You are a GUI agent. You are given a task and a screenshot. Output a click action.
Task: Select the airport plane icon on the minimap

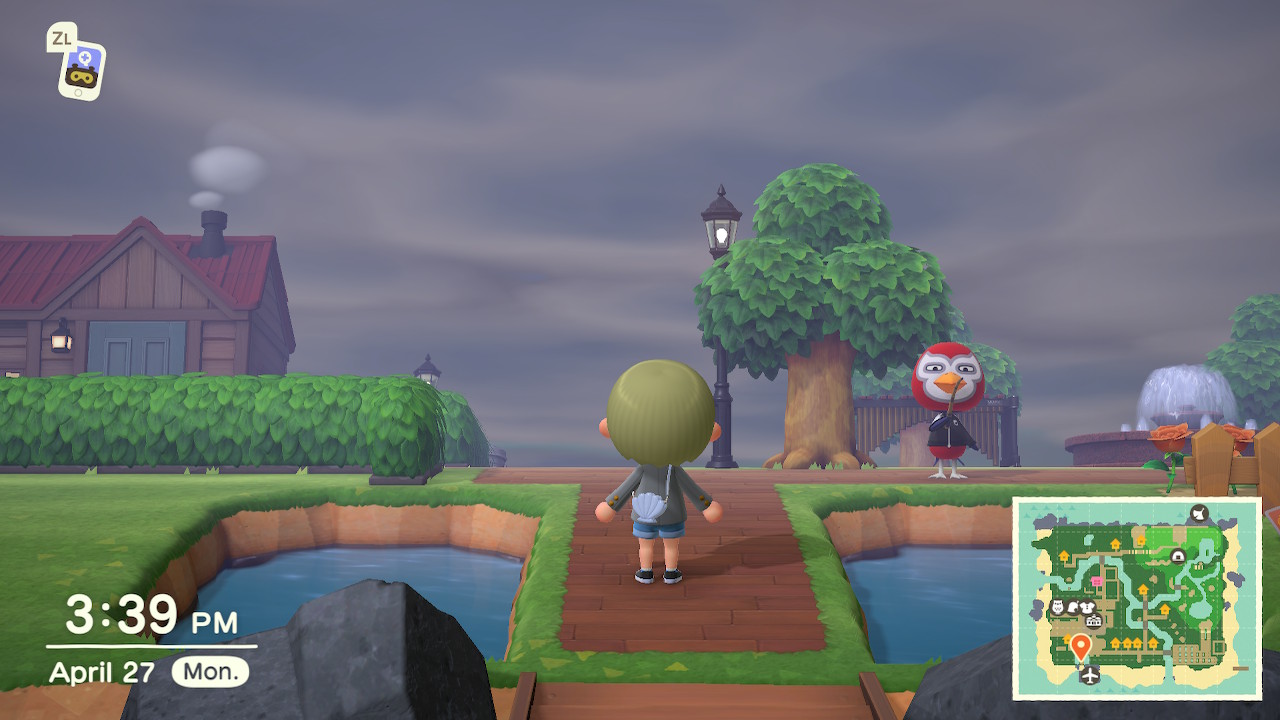1089,675
